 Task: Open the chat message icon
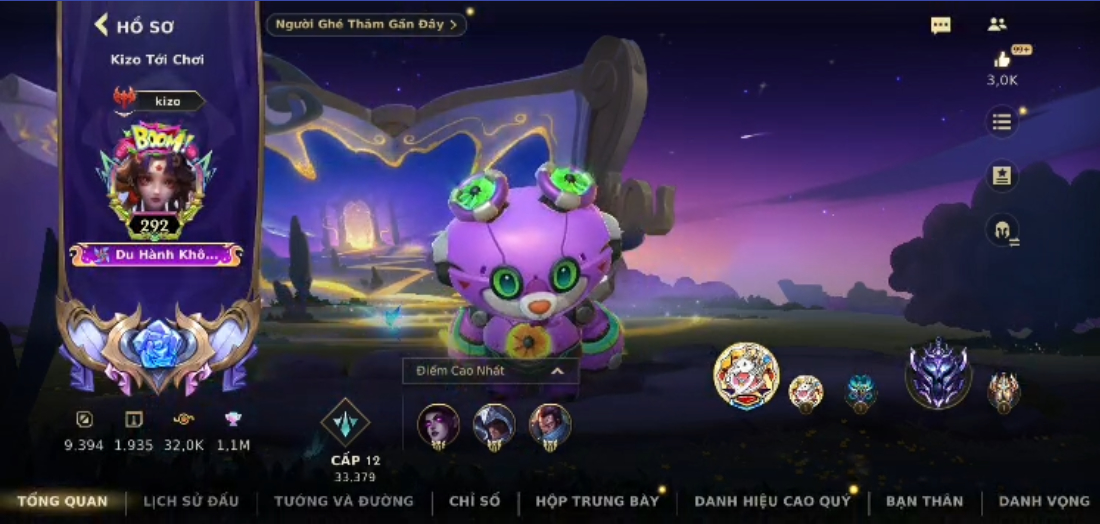941,26
